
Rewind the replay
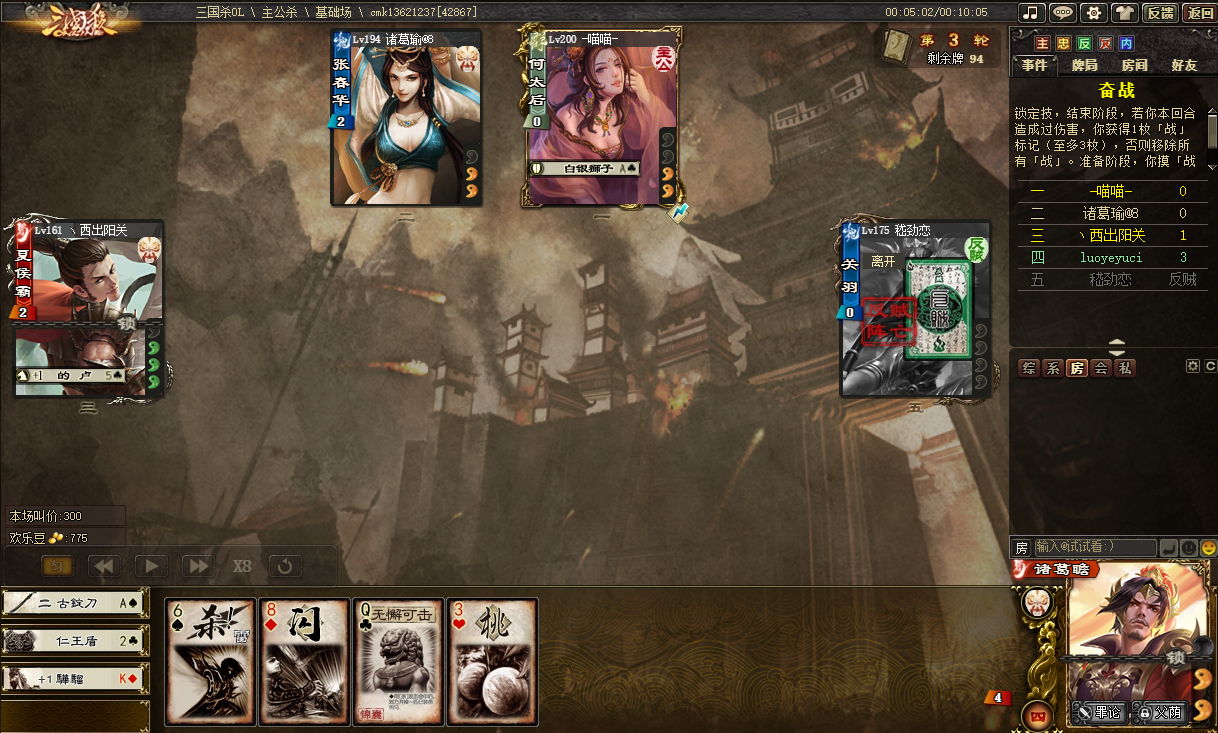[x=104, y=566]
